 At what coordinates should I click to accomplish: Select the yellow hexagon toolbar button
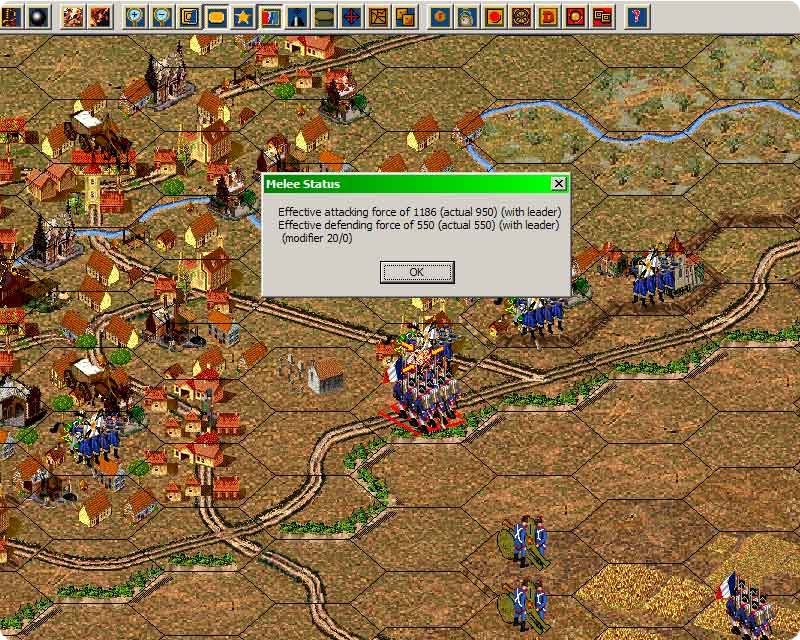(216, 16)
